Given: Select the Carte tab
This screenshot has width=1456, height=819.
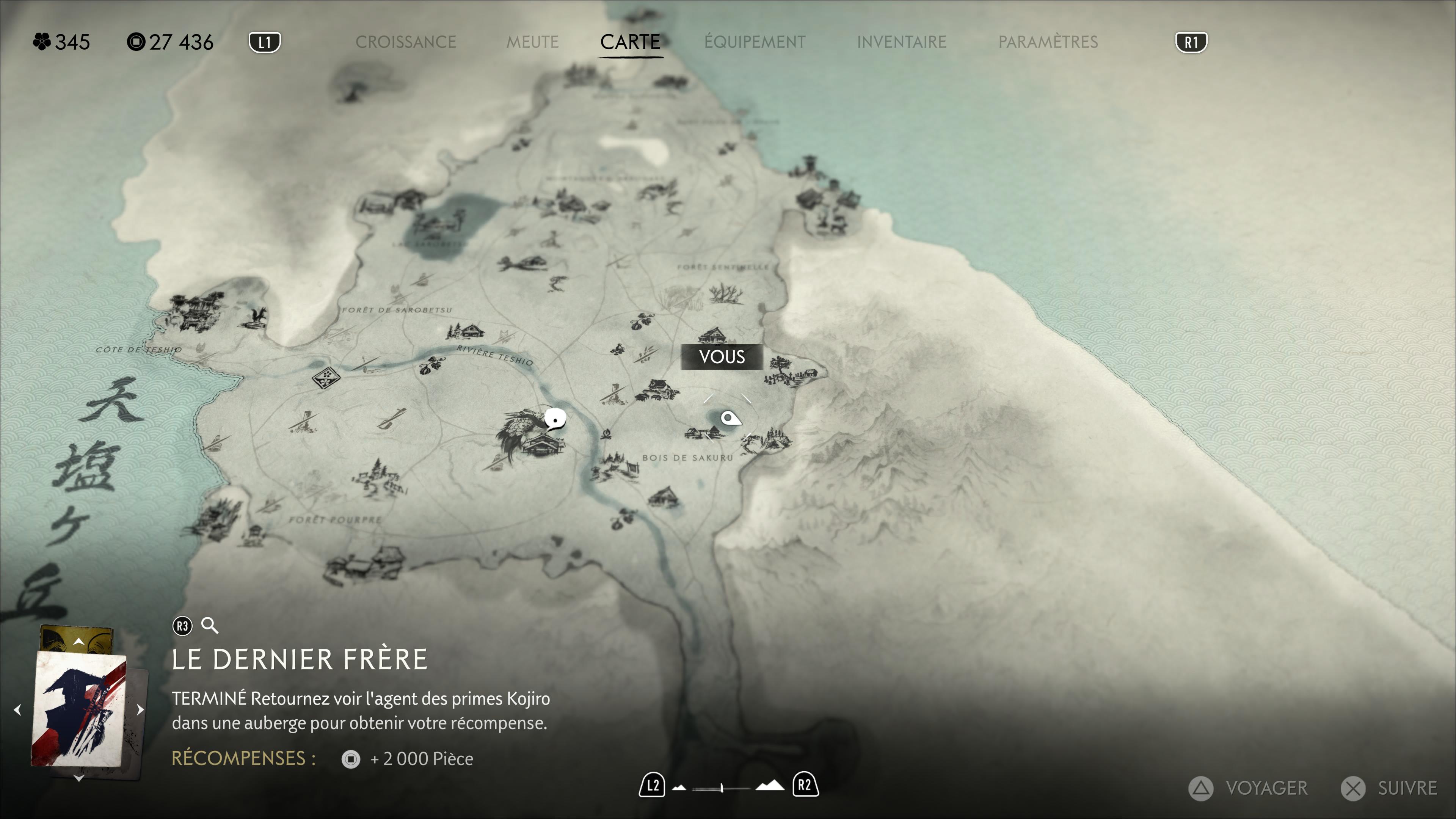Looking at the screenshot, I should click(630, 42).
